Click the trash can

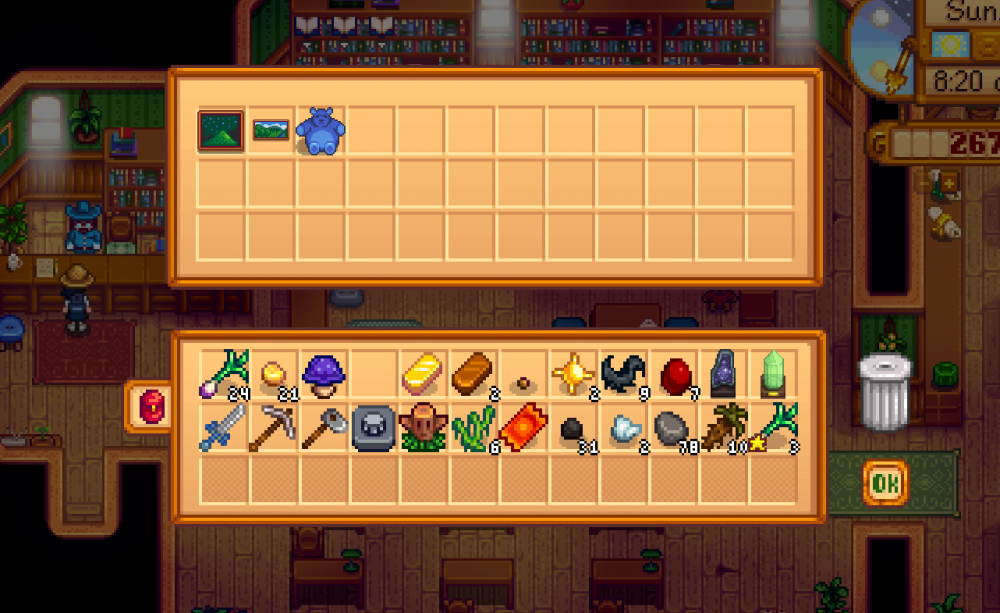click(x=886, y=391)
